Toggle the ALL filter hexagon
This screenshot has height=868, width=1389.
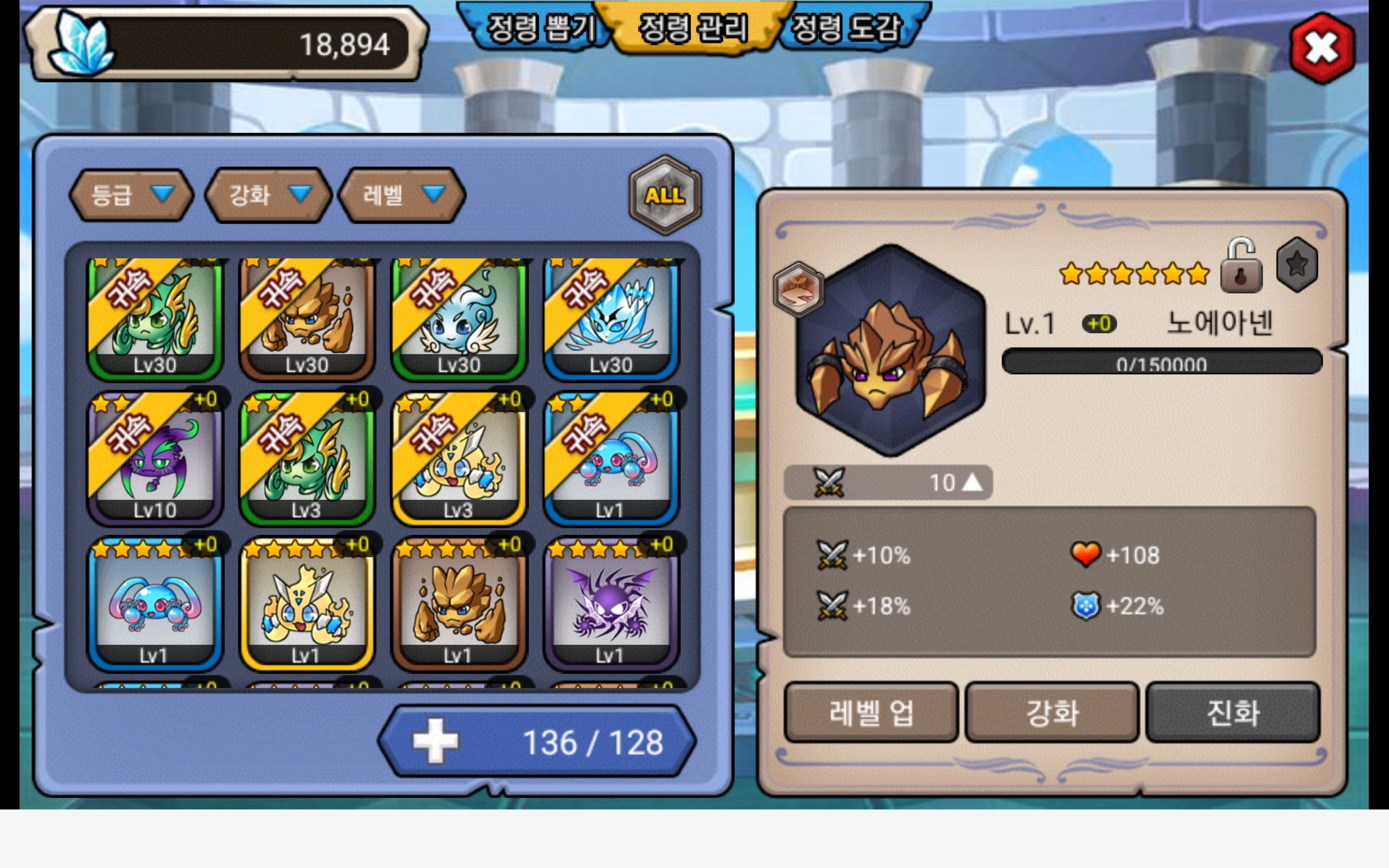(x=665, y=195)
